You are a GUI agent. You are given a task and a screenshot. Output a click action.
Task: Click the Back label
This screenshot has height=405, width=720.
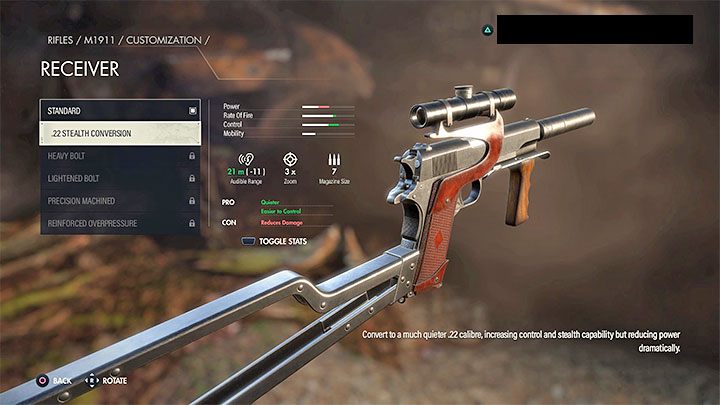click(x=61, y=381)
